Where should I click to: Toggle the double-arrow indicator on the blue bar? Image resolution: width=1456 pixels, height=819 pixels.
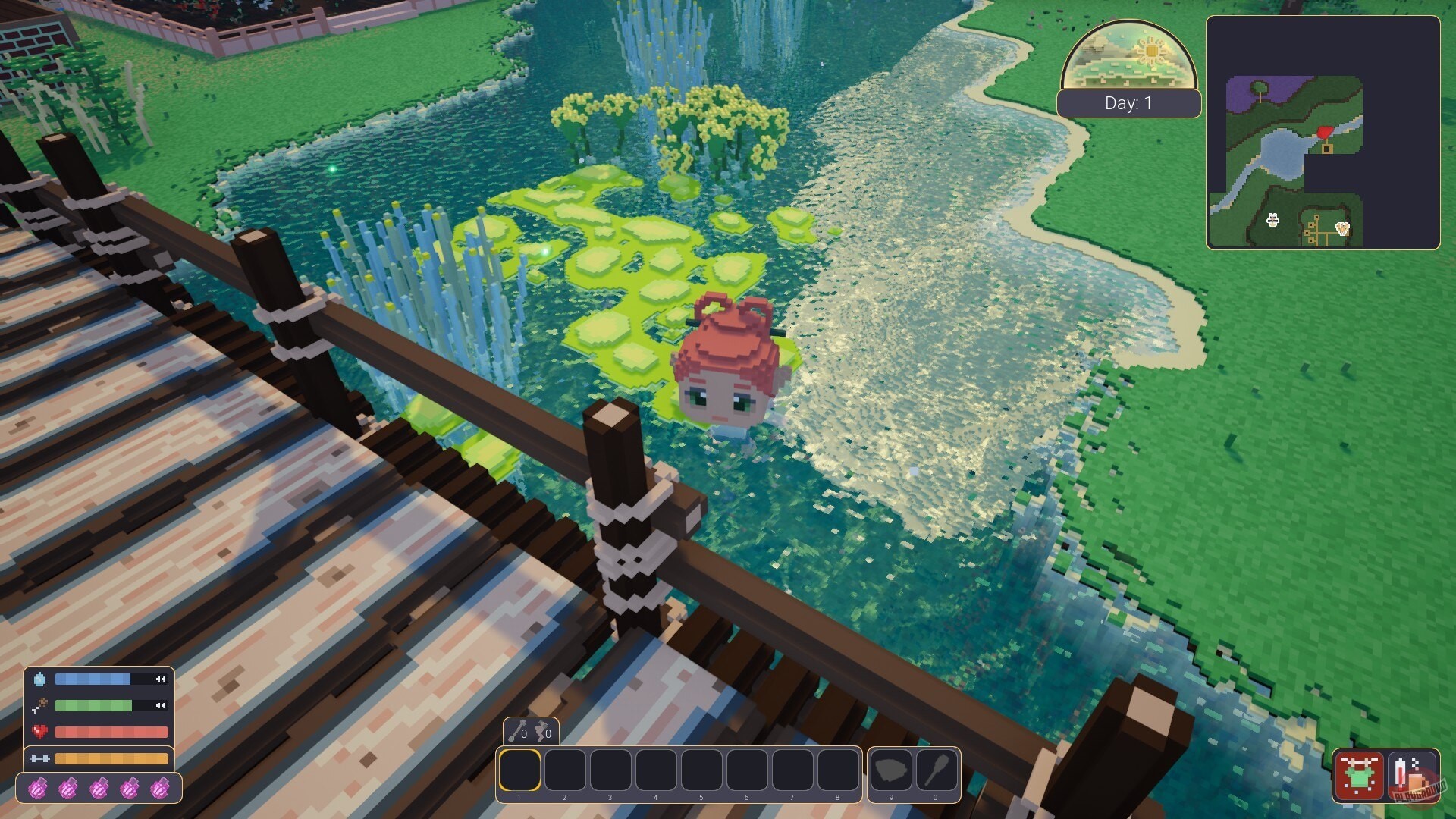[162, 679]
